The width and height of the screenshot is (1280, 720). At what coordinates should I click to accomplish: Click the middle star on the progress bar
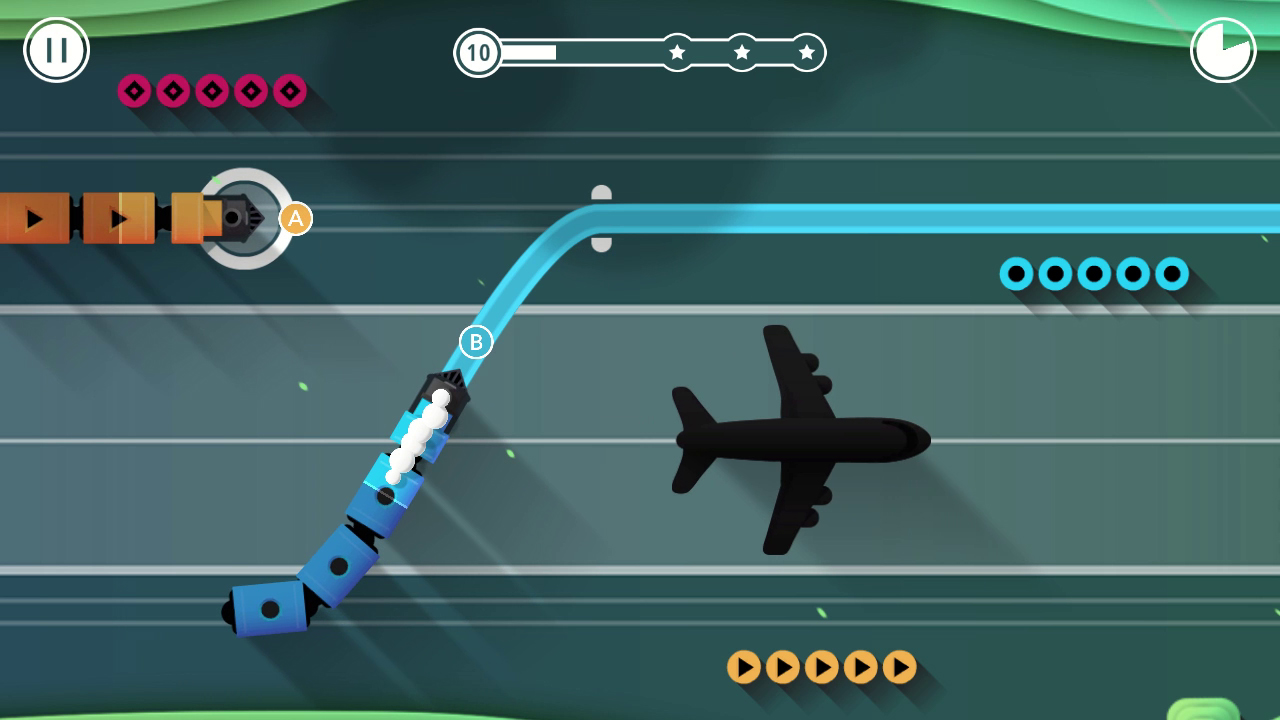tap(742, 52)
